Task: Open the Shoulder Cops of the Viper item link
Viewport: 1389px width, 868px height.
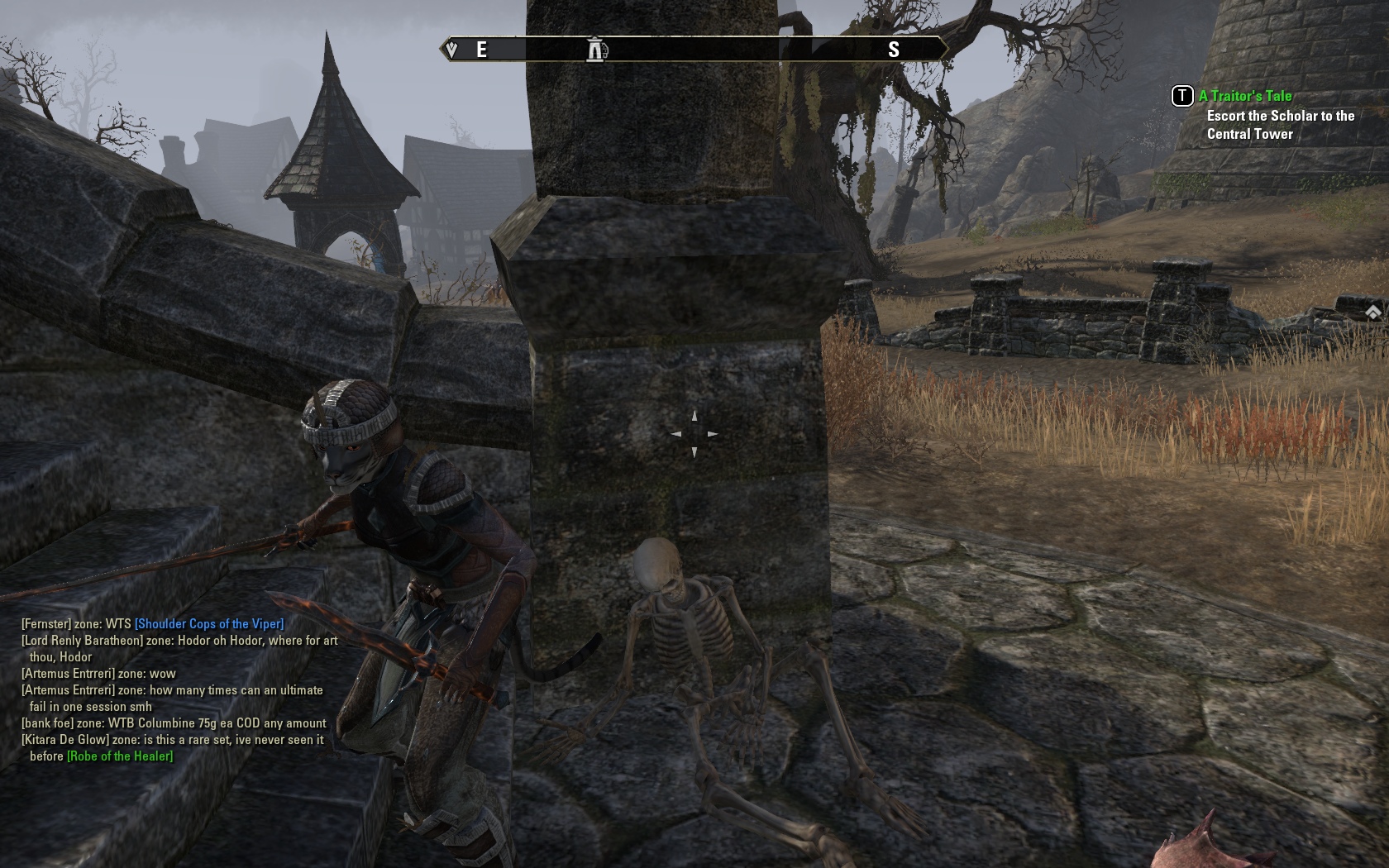Action: click(x=209, y=624)
